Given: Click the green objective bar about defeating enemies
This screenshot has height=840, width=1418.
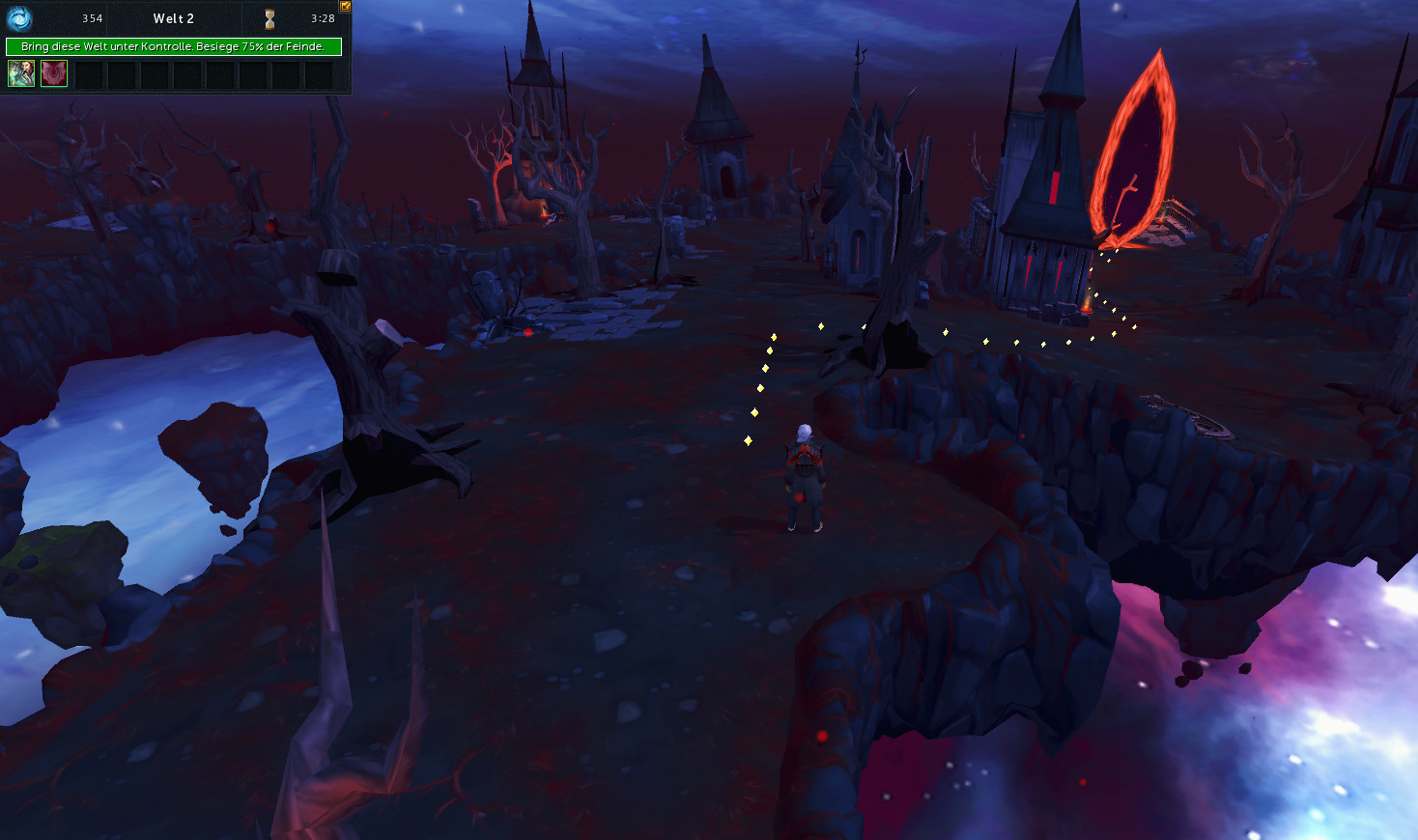Looking at the screenshot, I should pyautogui.click(x=174, y=46).
